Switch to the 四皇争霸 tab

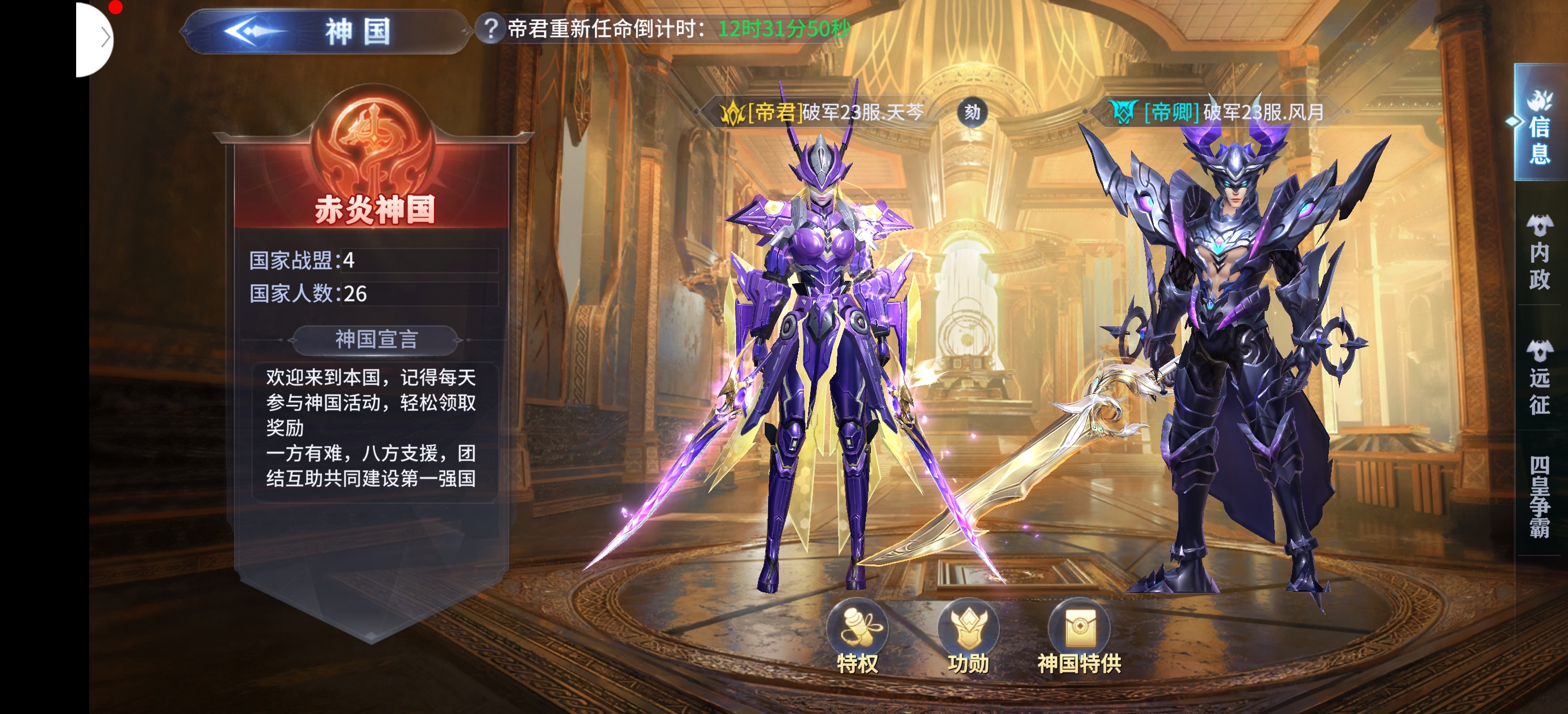pyautogui.click(x=1540, y=496)
